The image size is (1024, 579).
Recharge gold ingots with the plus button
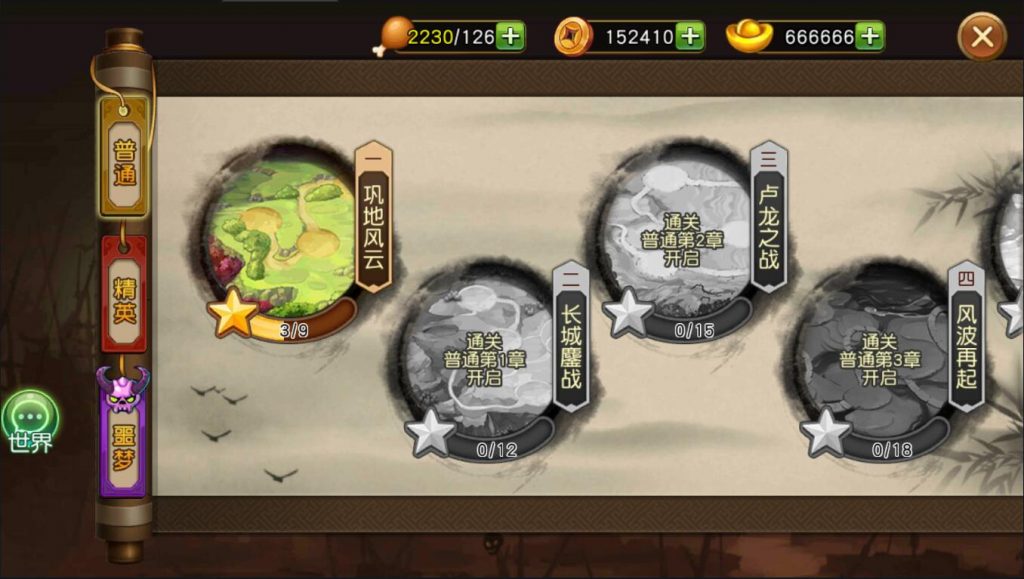click(870, 37)
